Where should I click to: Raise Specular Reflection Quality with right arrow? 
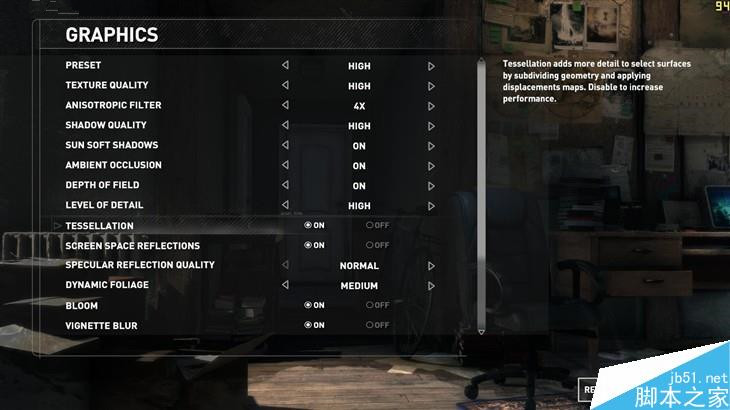point(431,266)
